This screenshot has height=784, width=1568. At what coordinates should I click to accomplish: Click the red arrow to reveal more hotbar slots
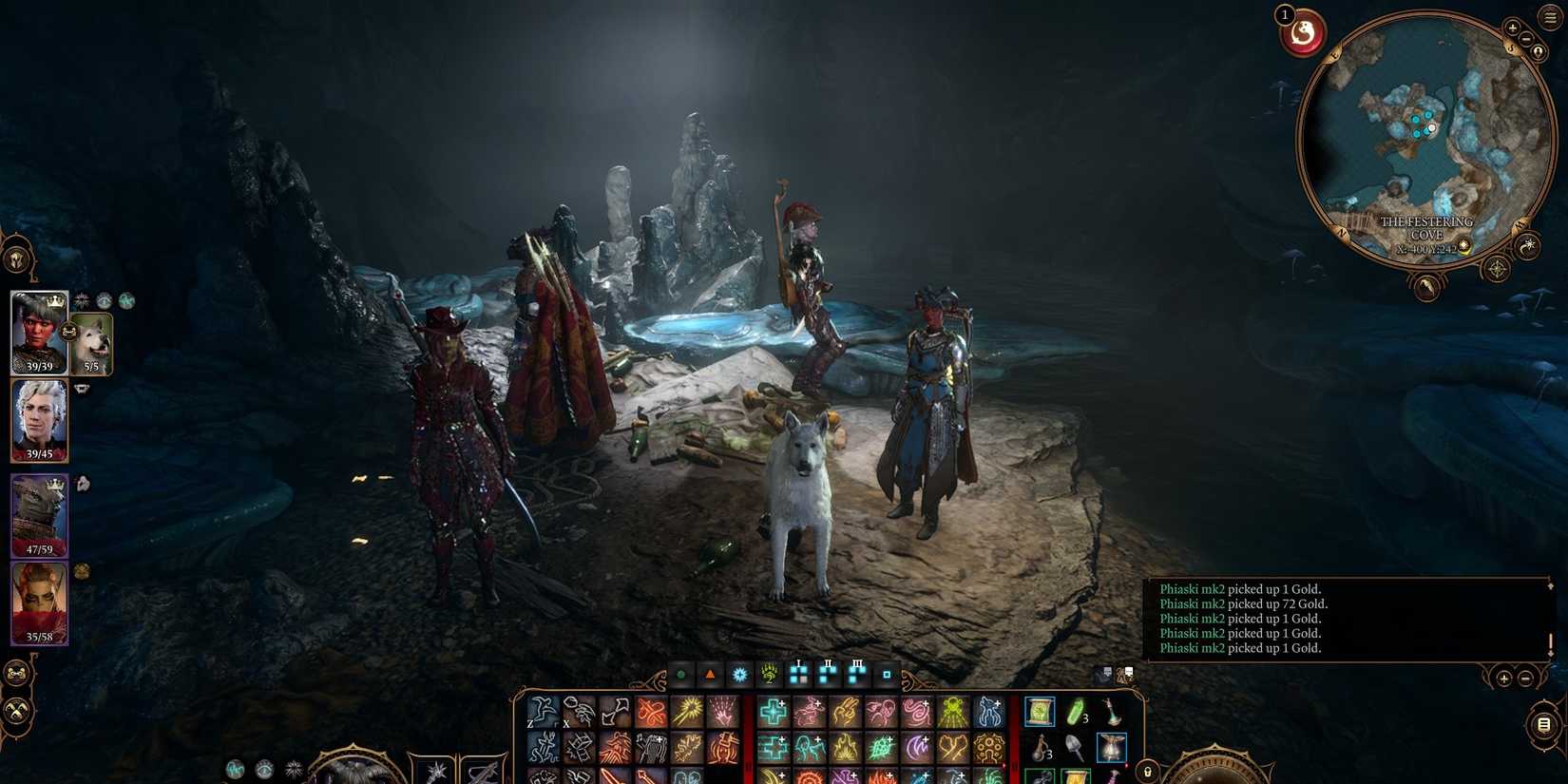pyautogui.click(x=1127, y=765)
